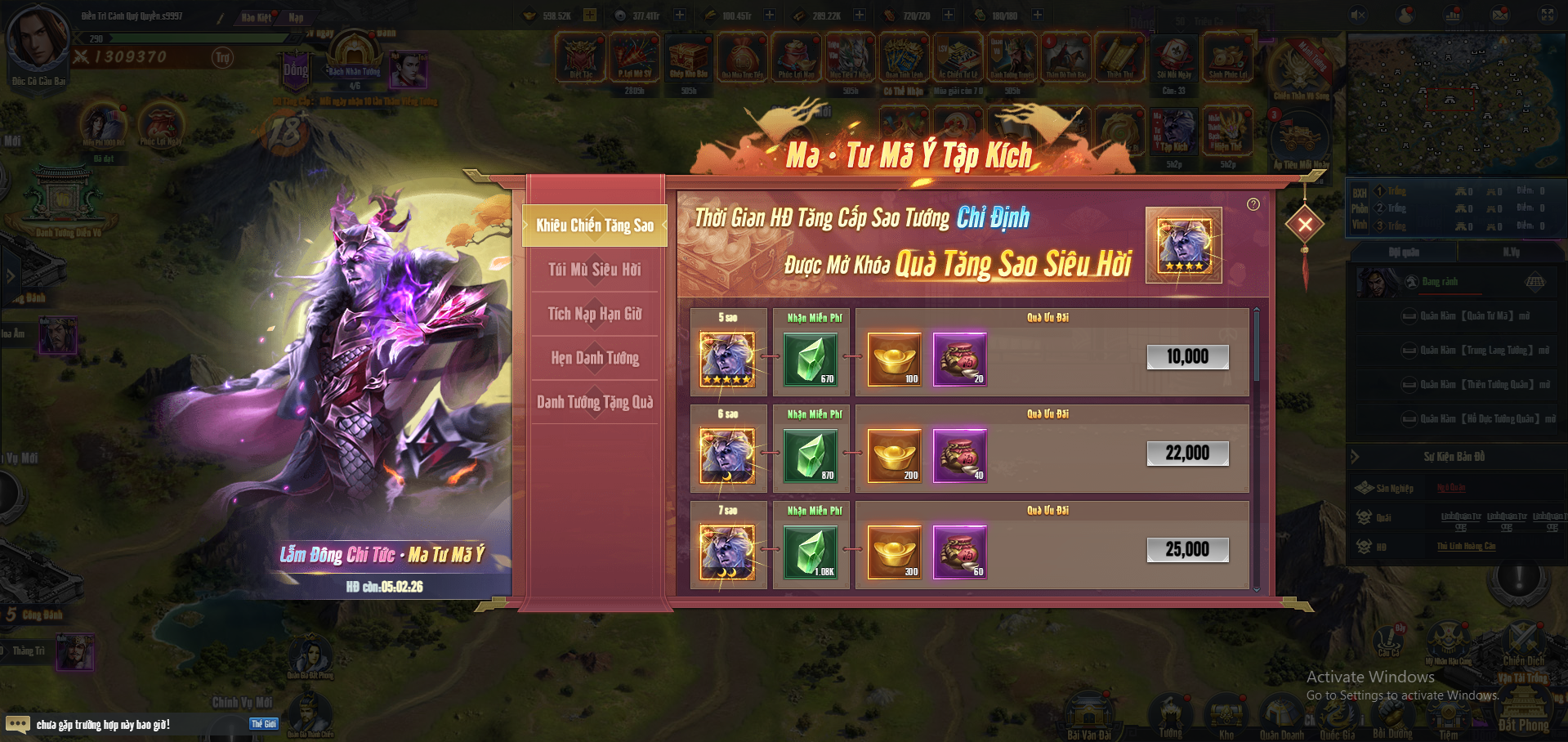Open the chat speech bubble icon
The height and width of the screenshot is (742, 1568).
point(17,724)
